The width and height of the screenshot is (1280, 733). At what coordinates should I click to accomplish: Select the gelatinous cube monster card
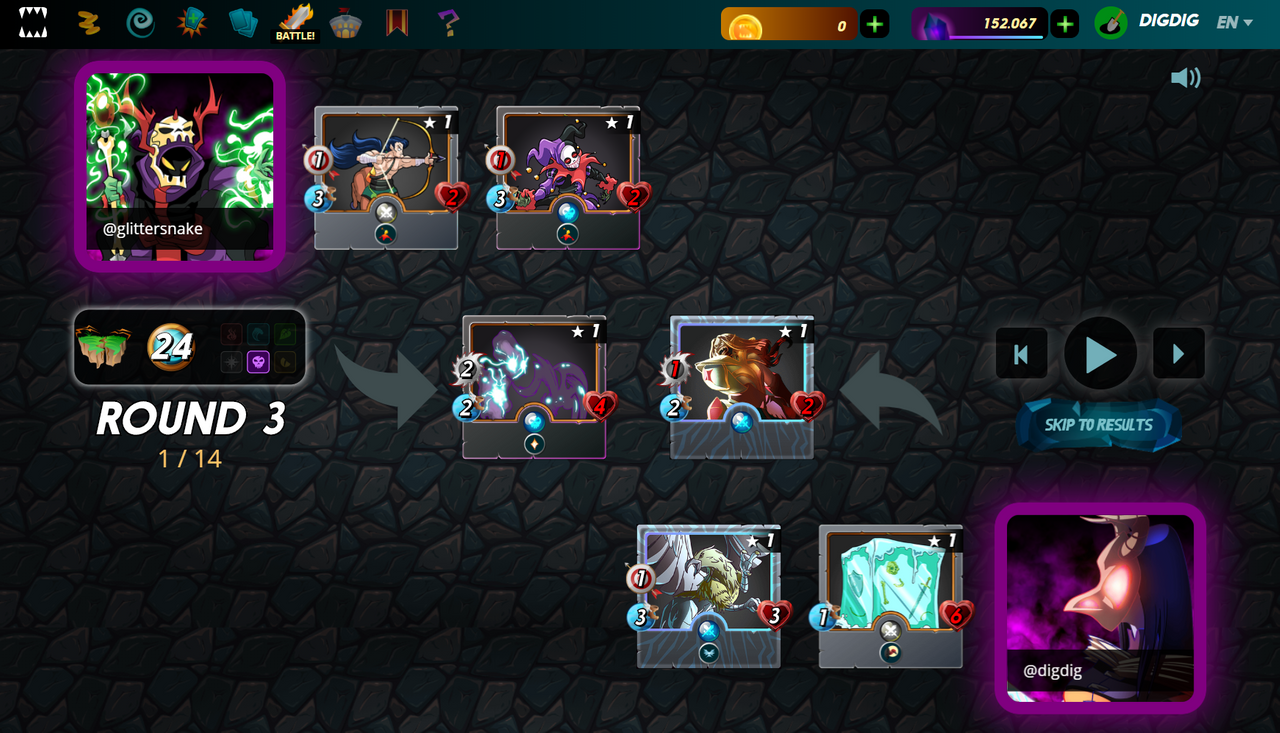[x=890, y=595]
